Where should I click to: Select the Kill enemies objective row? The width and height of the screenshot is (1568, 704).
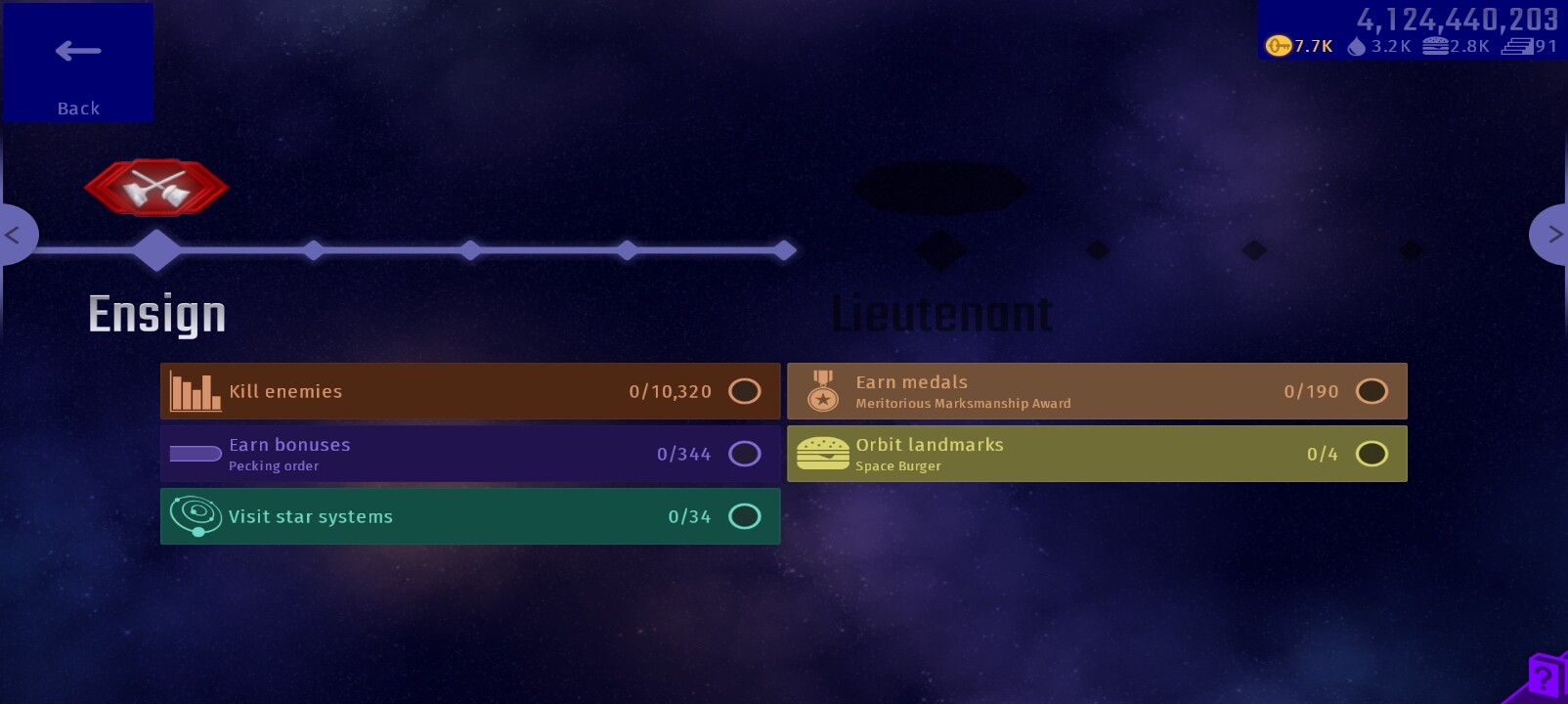coord(470,391)
